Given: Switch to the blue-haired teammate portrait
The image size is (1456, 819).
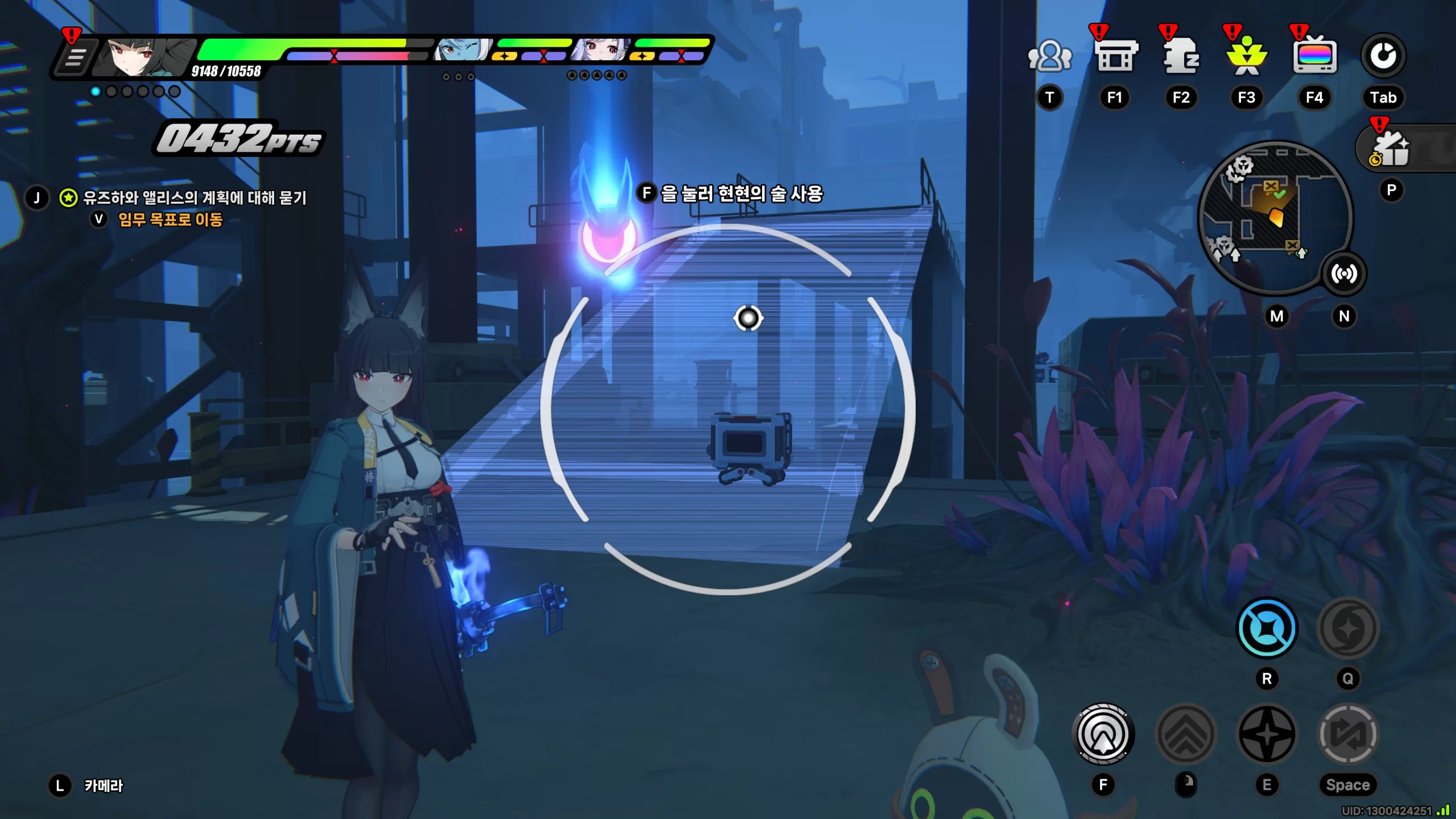Looking at the screenshot, I should 462,51.
